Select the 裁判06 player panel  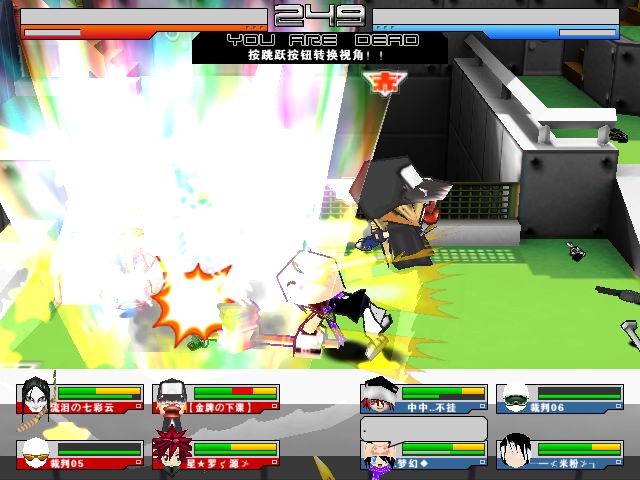click(x=560, y=399)
